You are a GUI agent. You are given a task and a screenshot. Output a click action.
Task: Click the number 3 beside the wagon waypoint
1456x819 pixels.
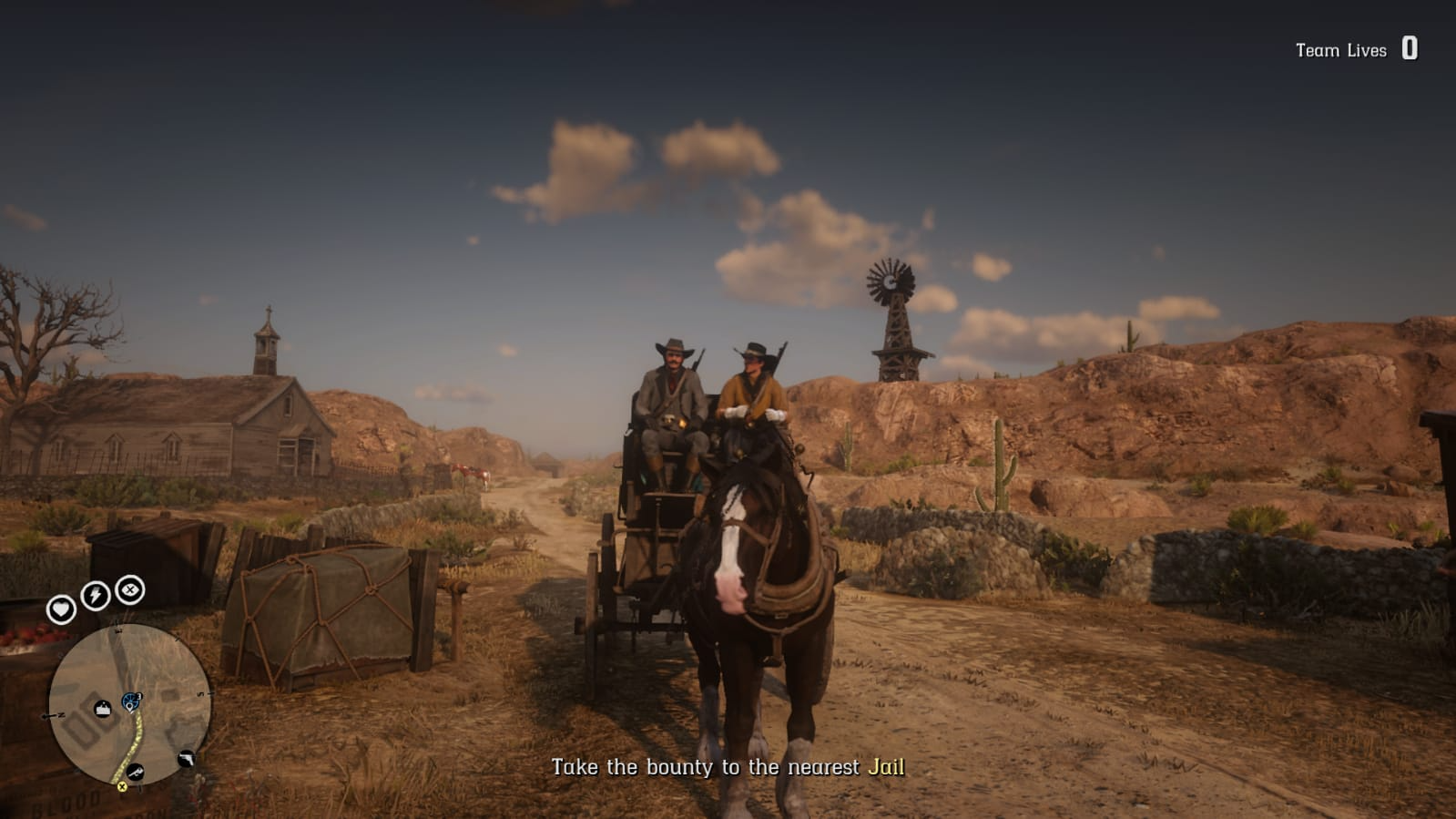click(x=138, y=695)
